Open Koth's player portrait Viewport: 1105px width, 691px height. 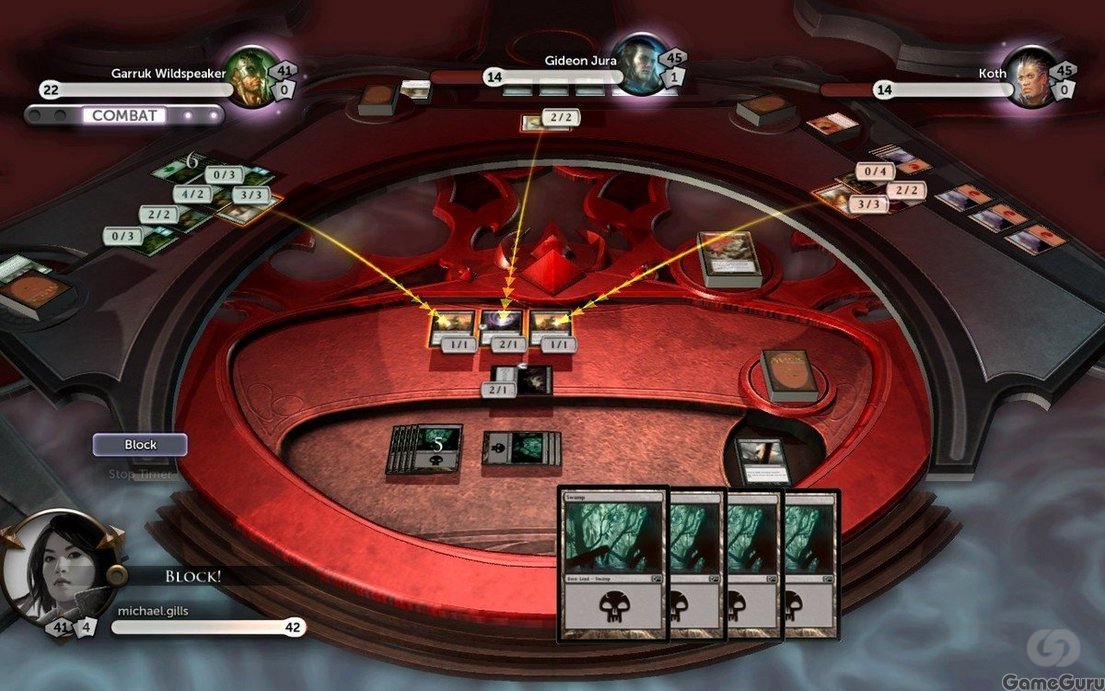point(1028,77)
